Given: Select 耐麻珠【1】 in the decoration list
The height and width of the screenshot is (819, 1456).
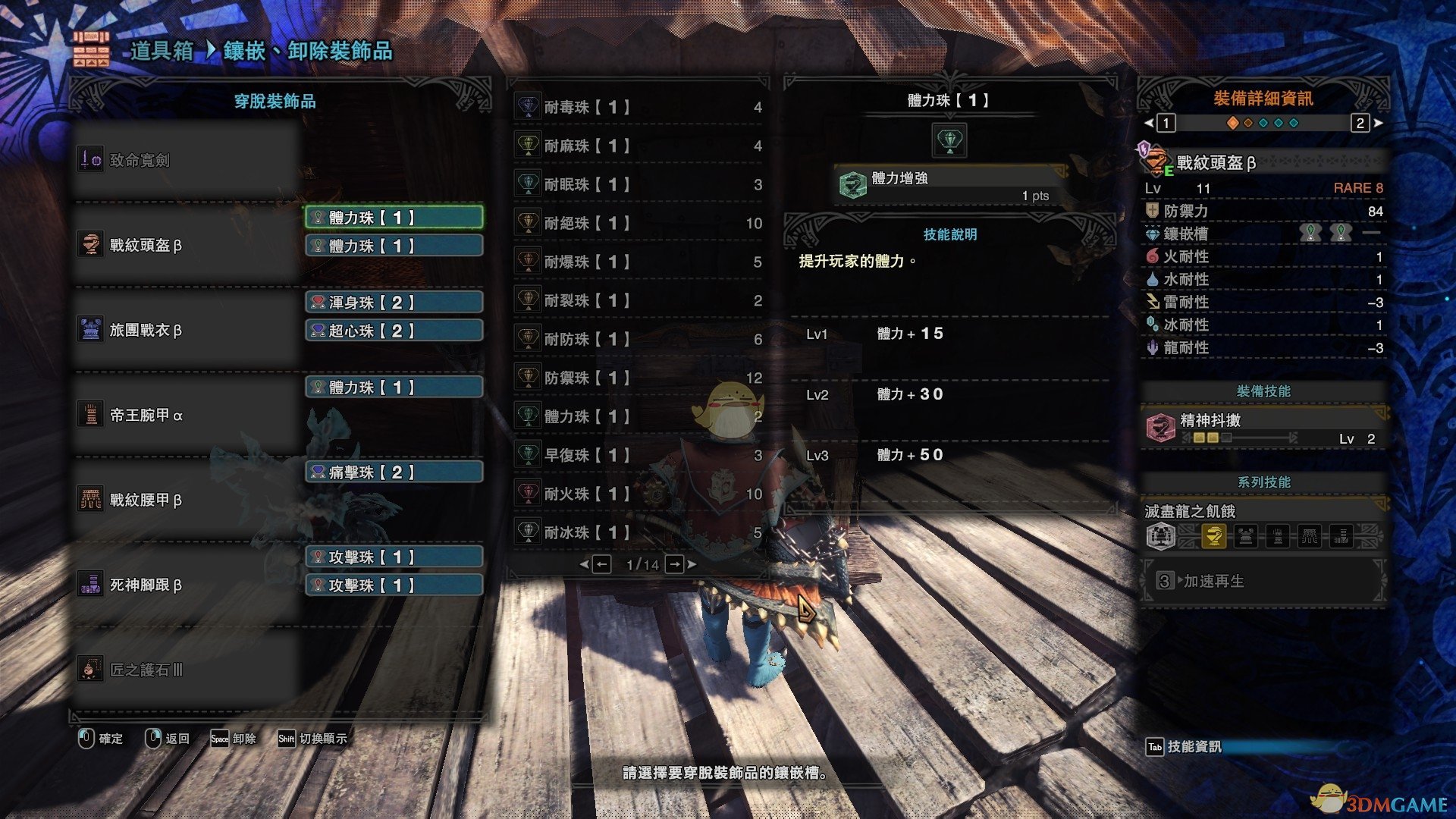Looking at the screenshot, I should [x=639, y=146].
